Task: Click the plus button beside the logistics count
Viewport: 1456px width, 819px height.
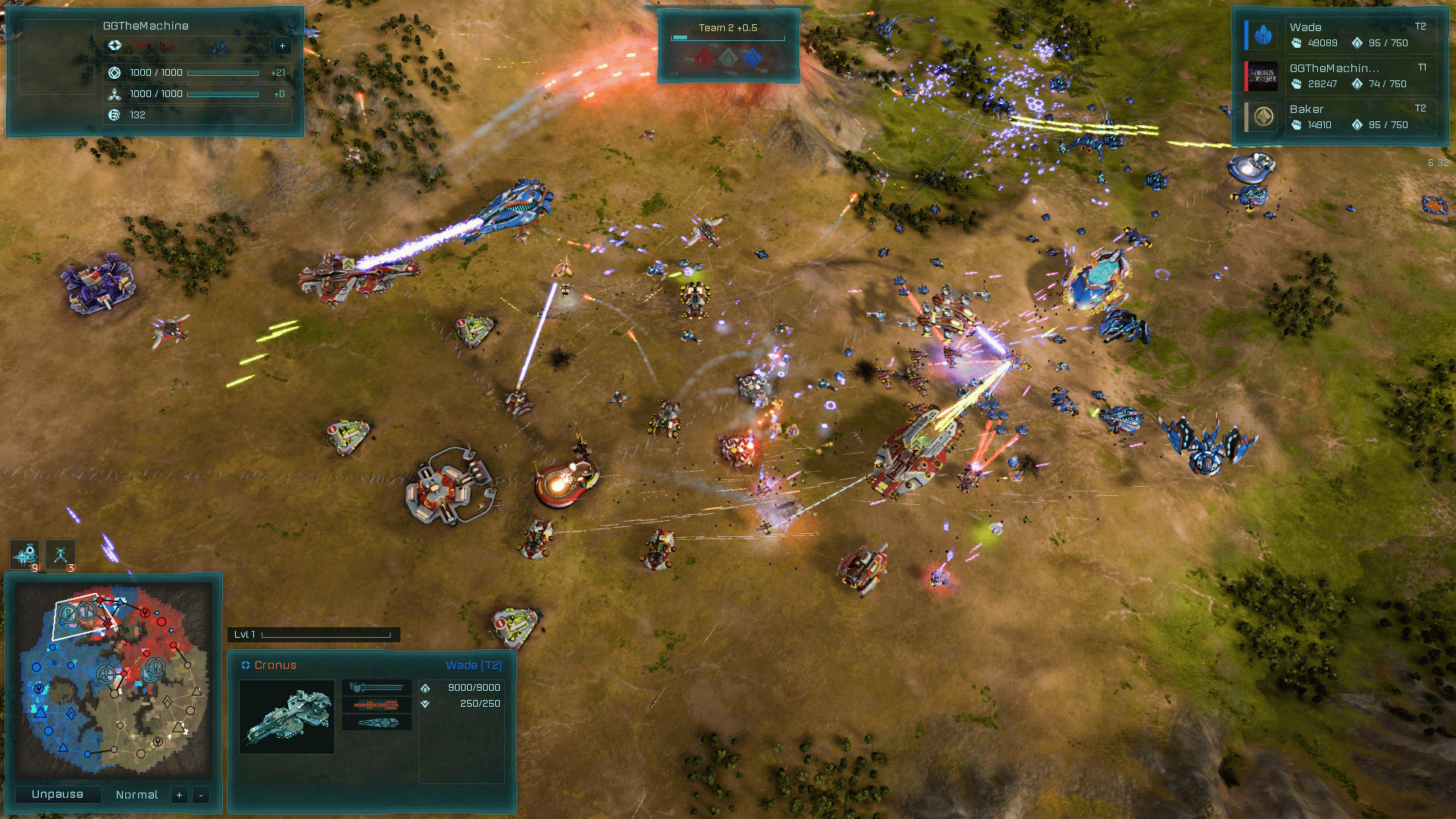Action: (x=282, y=45)
